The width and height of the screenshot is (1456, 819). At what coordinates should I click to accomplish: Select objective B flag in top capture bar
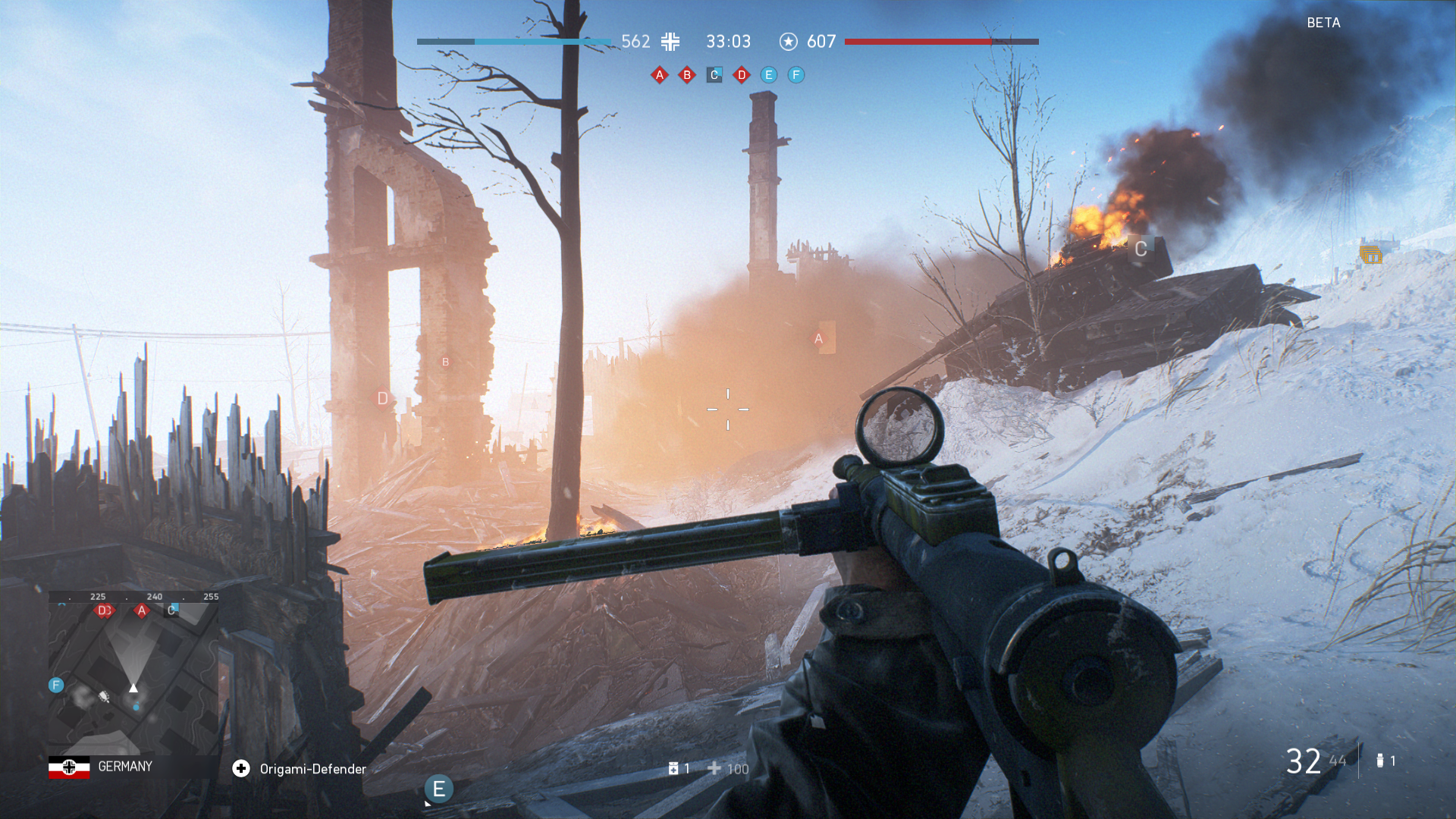point(687,75)
